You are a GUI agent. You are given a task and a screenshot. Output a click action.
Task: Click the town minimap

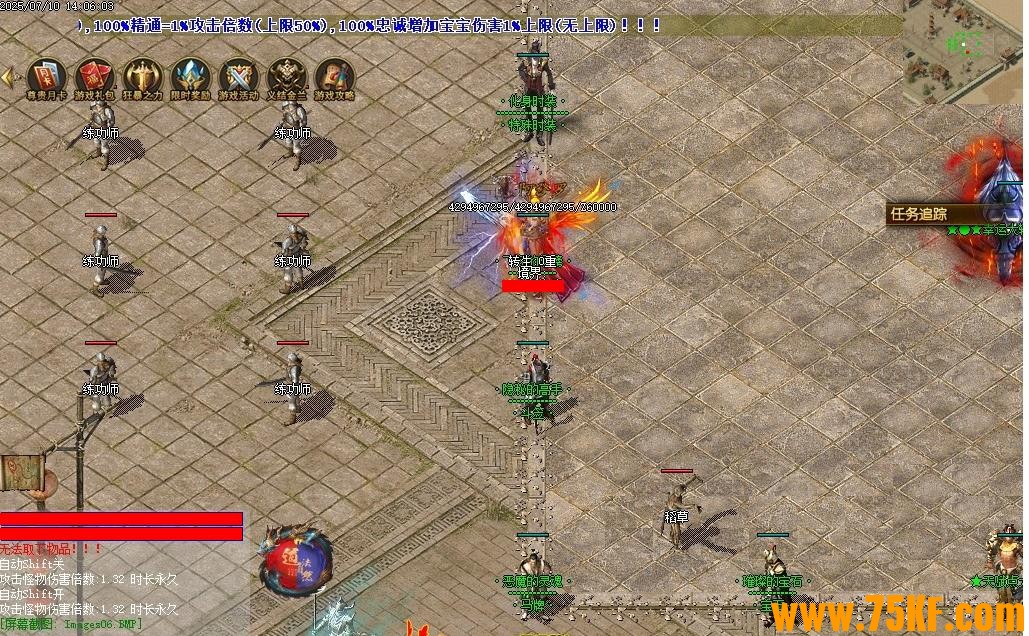pos(962,52)
